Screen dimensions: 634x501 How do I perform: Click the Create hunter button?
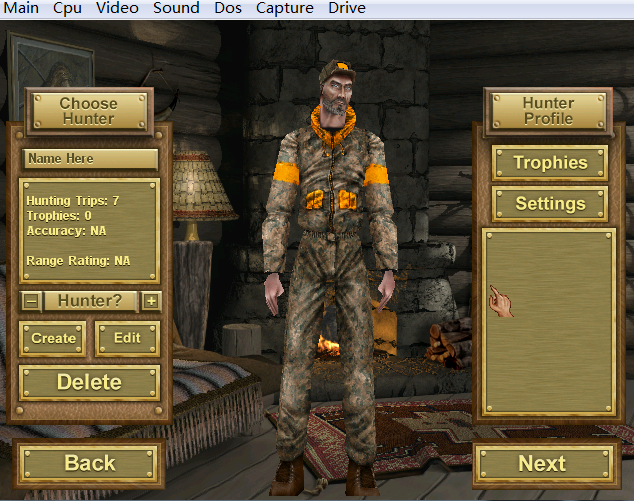click(53, 338)
